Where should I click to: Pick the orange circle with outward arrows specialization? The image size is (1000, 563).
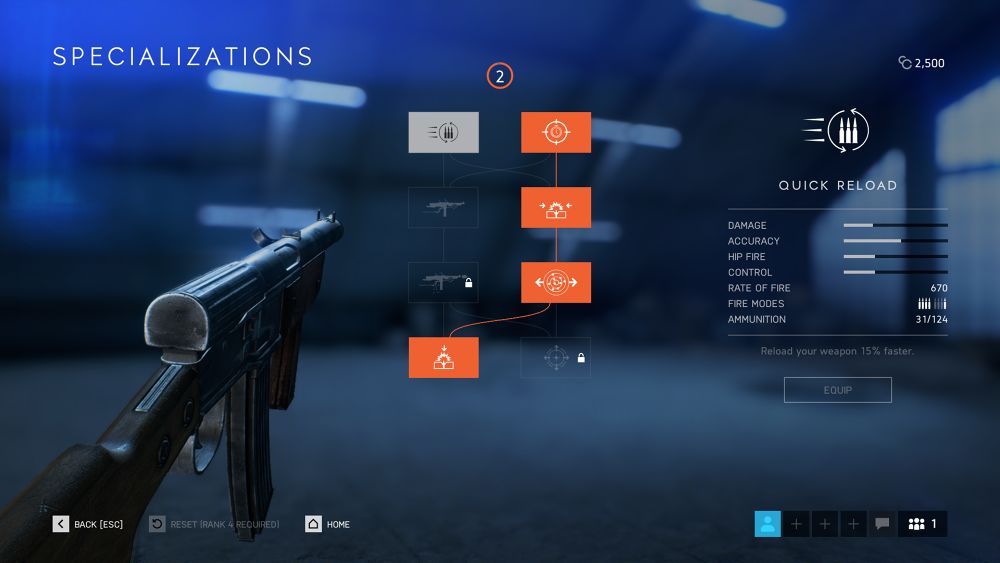tap(555, 282)
